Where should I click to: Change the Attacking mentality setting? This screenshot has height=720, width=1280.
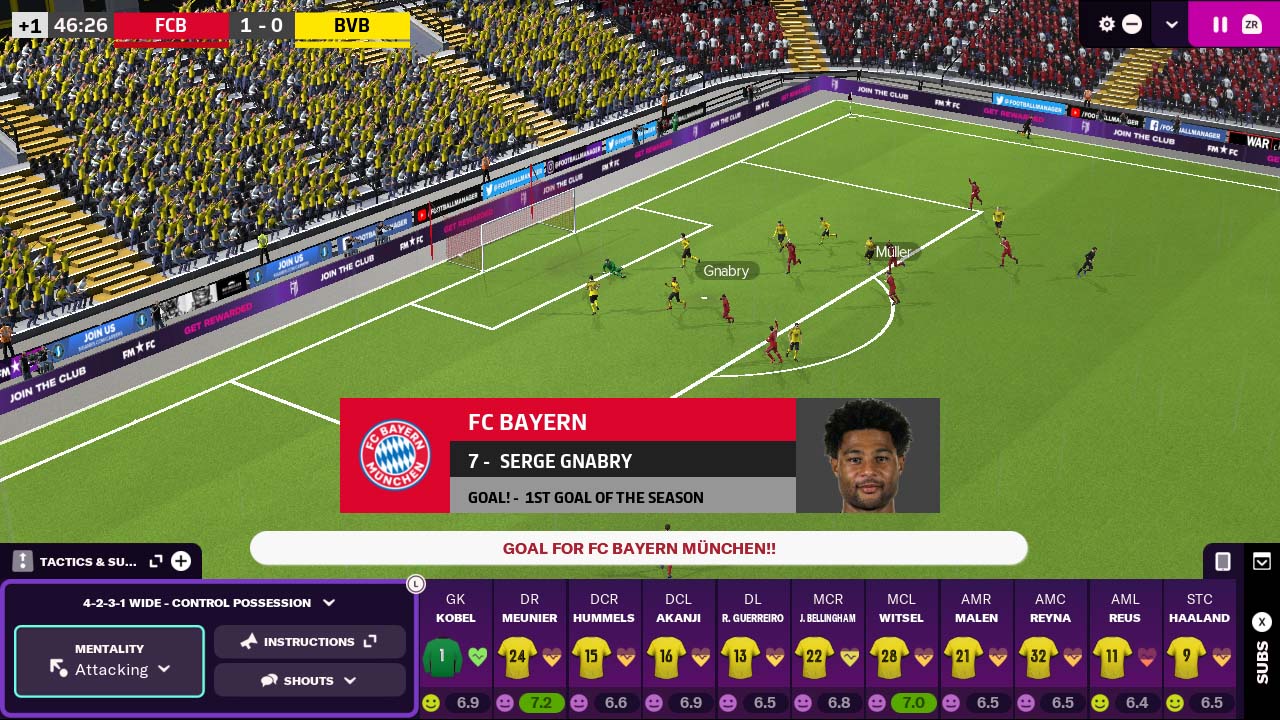[109, 661]
